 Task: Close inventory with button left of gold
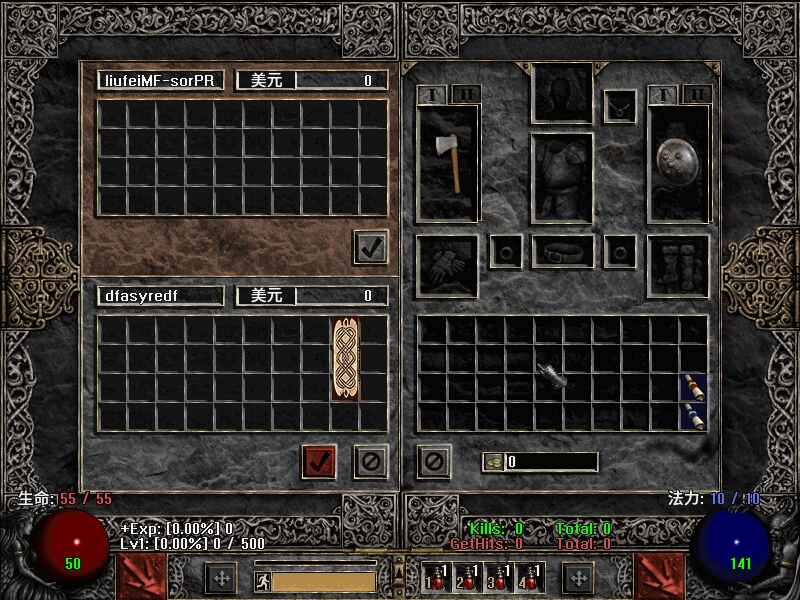[434, 461]
